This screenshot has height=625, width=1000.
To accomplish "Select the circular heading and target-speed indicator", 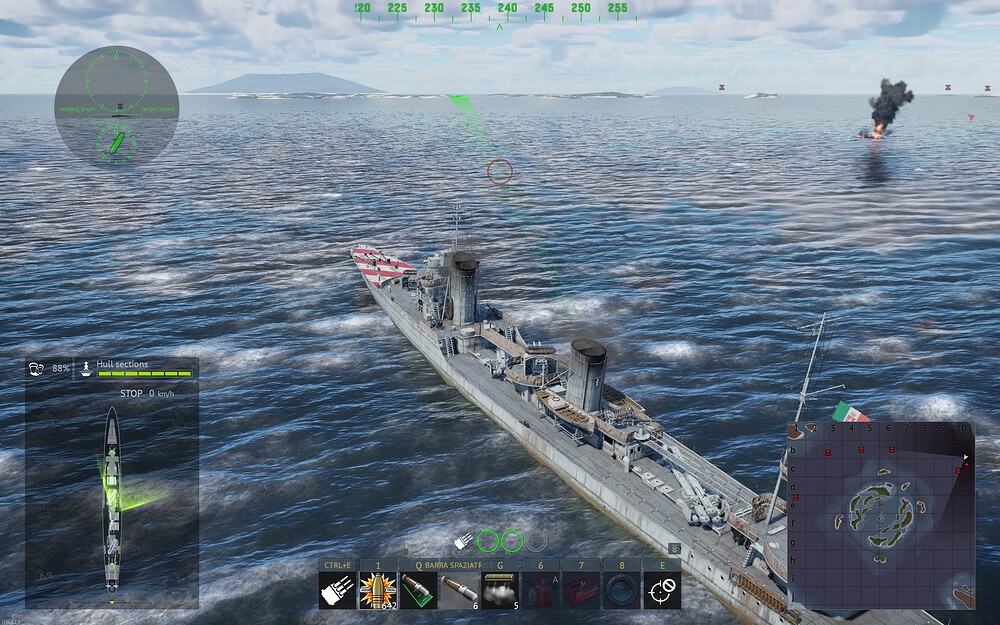I will tap(116, 106).
